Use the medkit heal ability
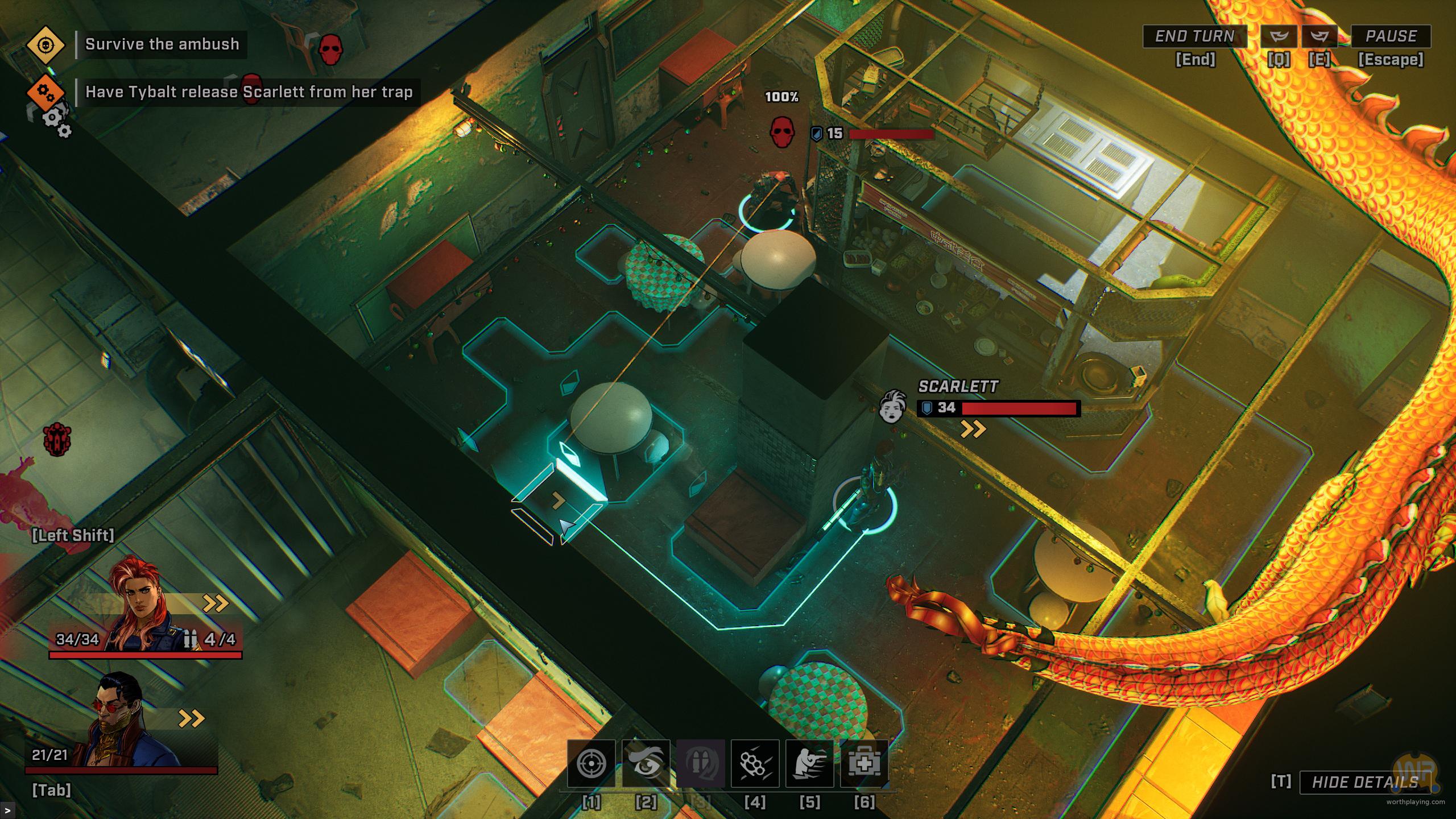The height and width of the screenshot is (819, 1456). 864,763
